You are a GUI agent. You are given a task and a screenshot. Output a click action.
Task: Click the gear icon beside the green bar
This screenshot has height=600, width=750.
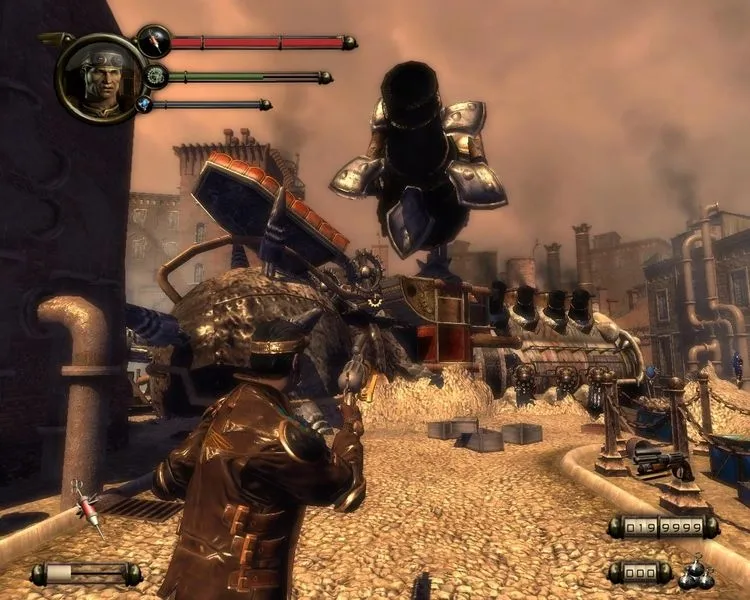click(x=154, y=76)
